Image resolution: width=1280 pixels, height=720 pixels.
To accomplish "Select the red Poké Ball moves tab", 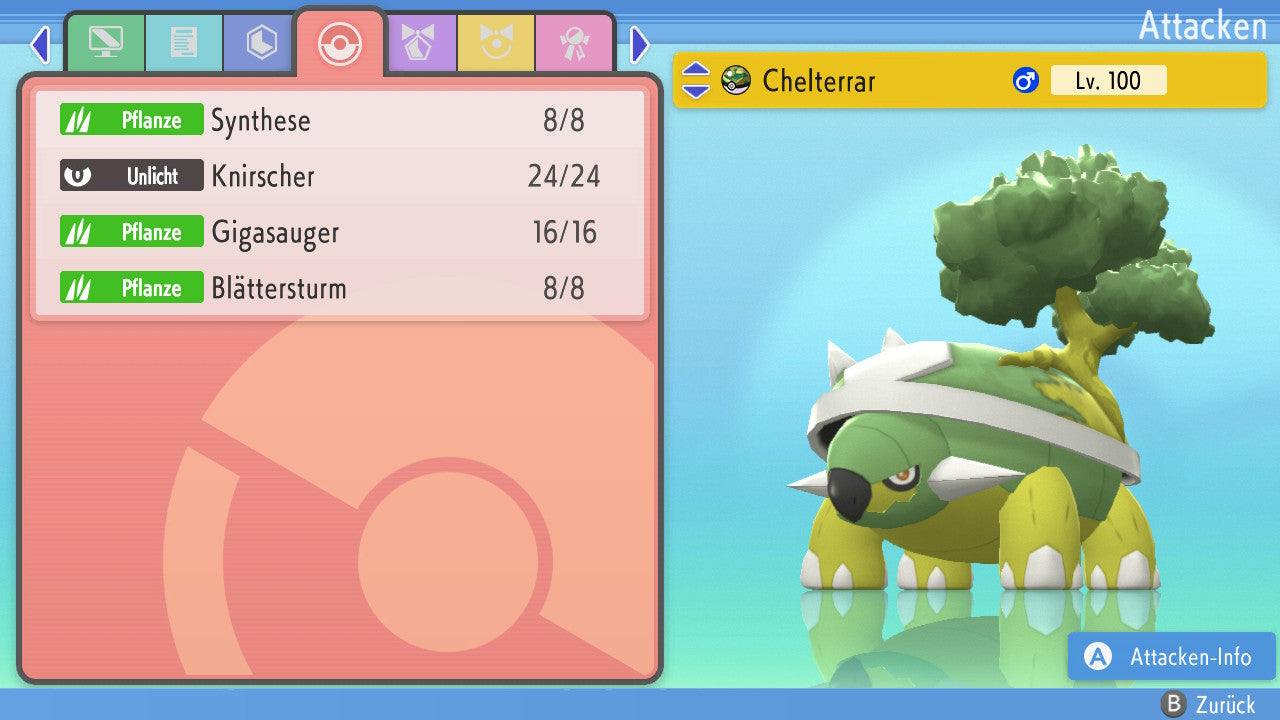I will point(339,44).
